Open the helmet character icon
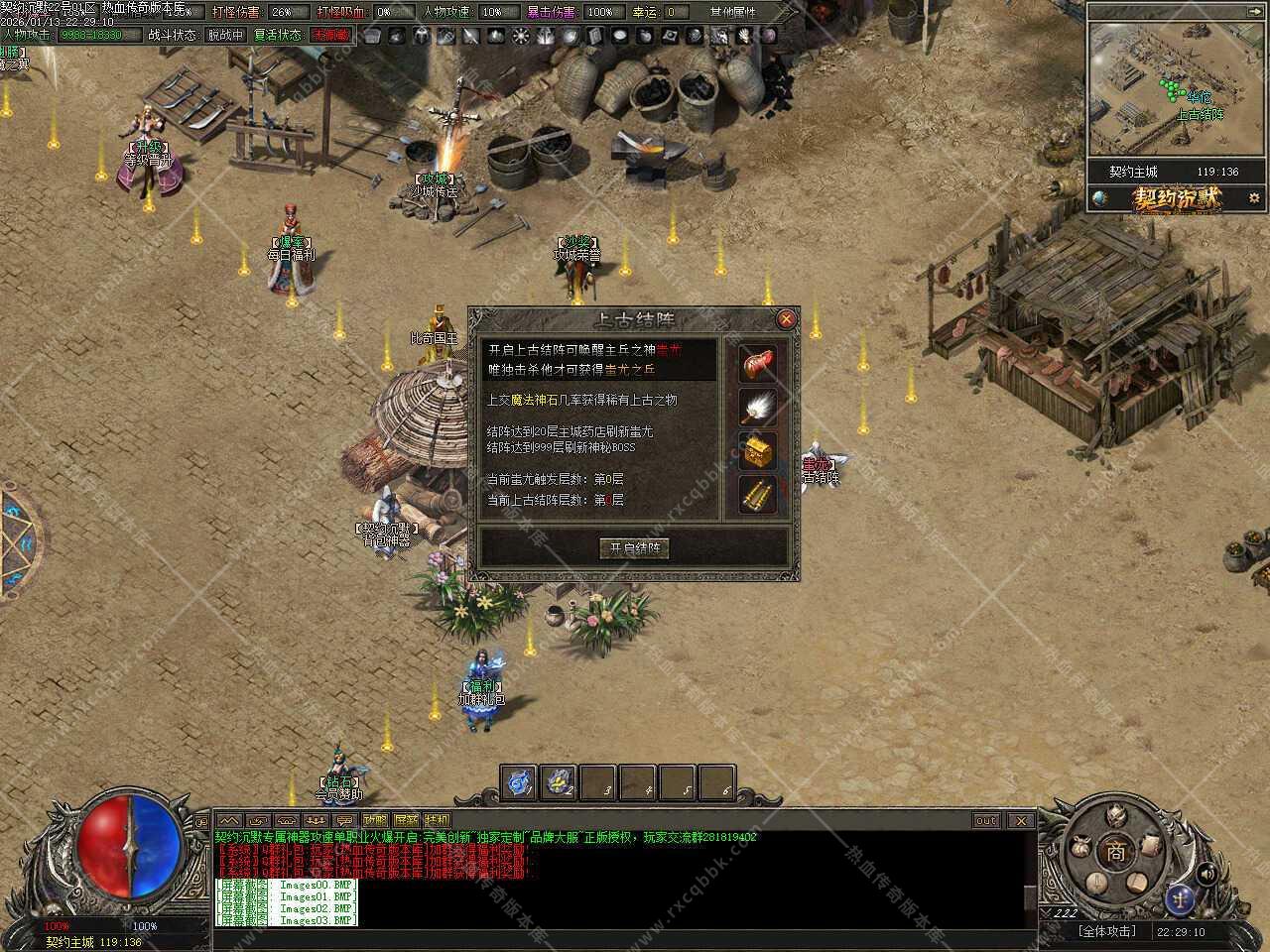This screenshot has height=952, width=1270. [1116, 816]
